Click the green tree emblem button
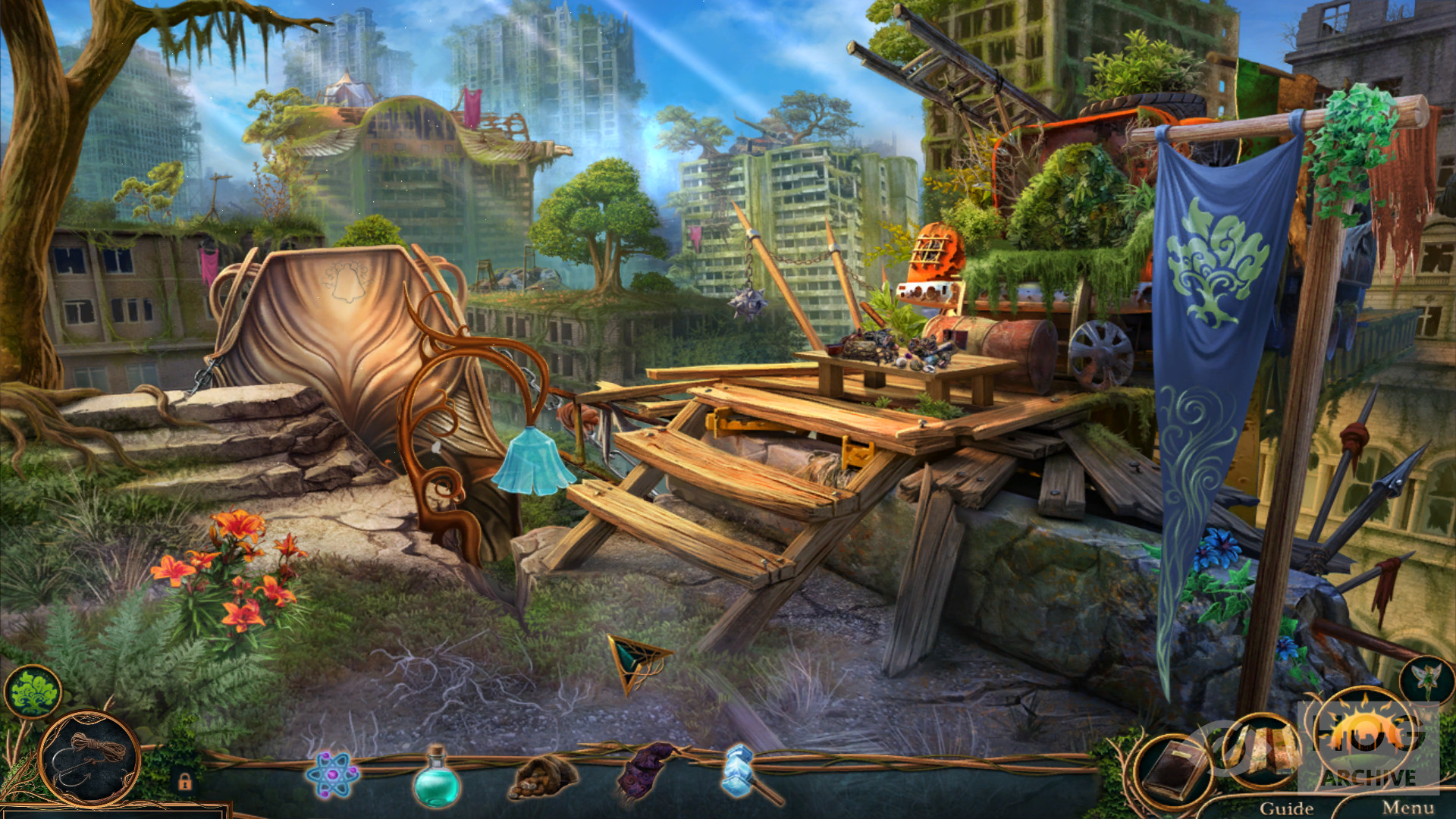Image resolution: width=1456 pixels, height=819 pixels. coord(33,691)
